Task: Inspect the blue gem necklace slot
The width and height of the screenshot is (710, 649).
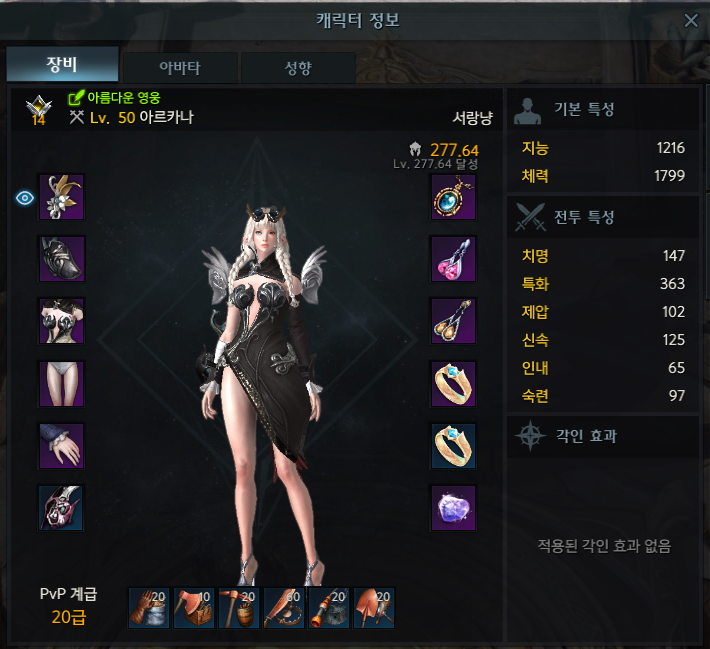Action: (x=453, y=198)
